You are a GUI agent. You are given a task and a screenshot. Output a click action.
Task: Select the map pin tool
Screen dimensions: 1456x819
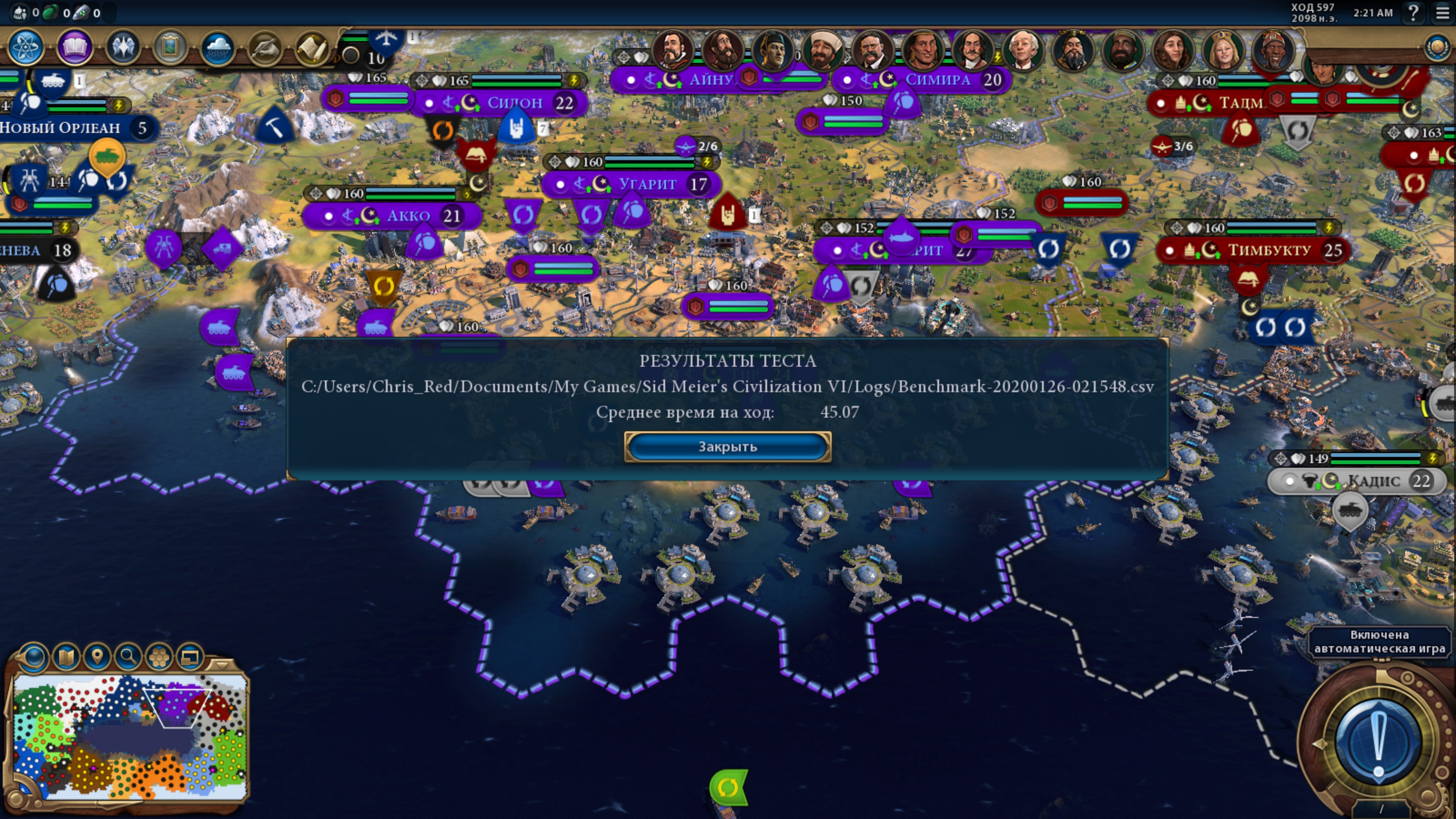97,657
